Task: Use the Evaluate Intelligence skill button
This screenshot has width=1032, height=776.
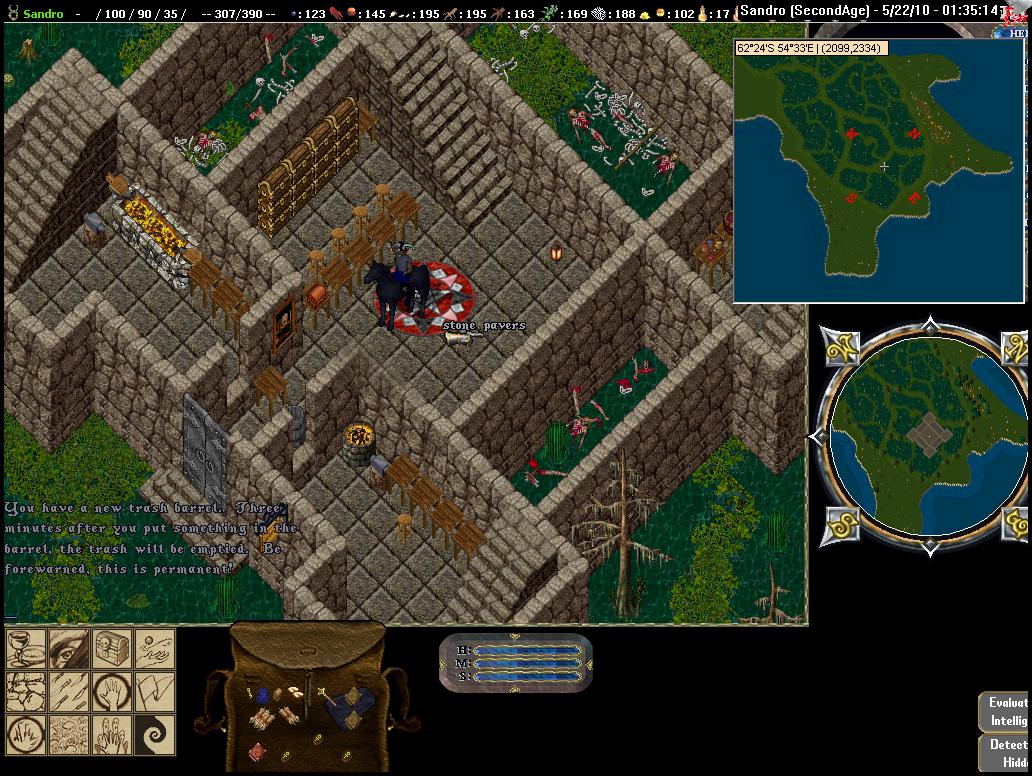Action: coord(1005,711)
